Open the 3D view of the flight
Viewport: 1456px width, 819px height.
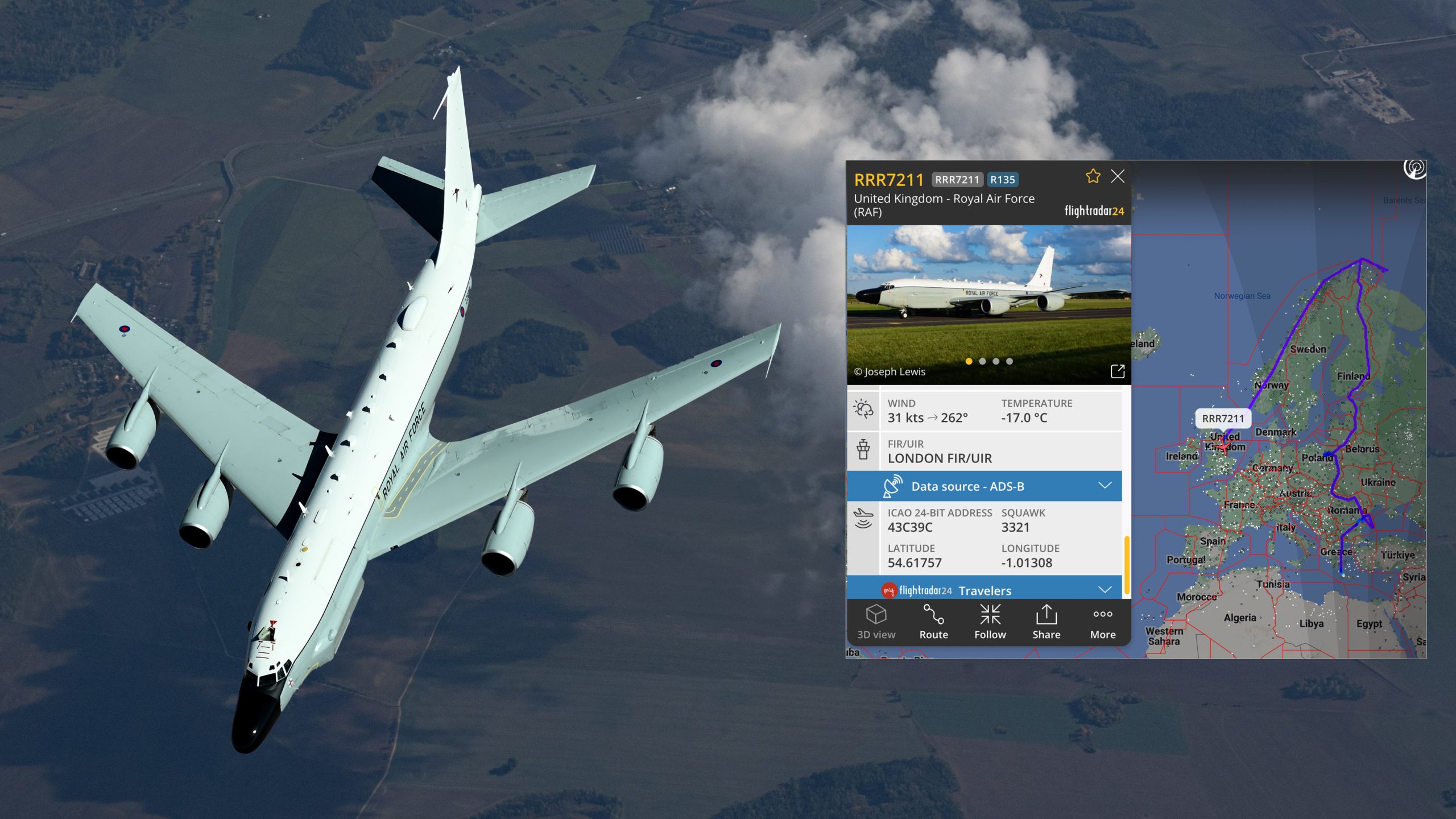(876, 622)
